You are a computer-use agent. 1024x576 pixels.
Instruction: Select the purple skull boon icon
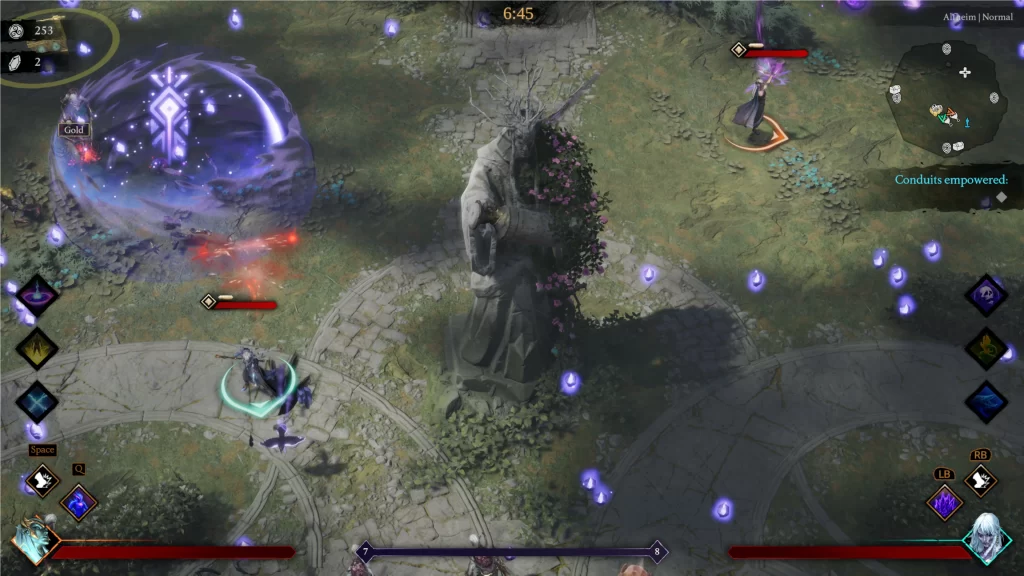point(986,296)
